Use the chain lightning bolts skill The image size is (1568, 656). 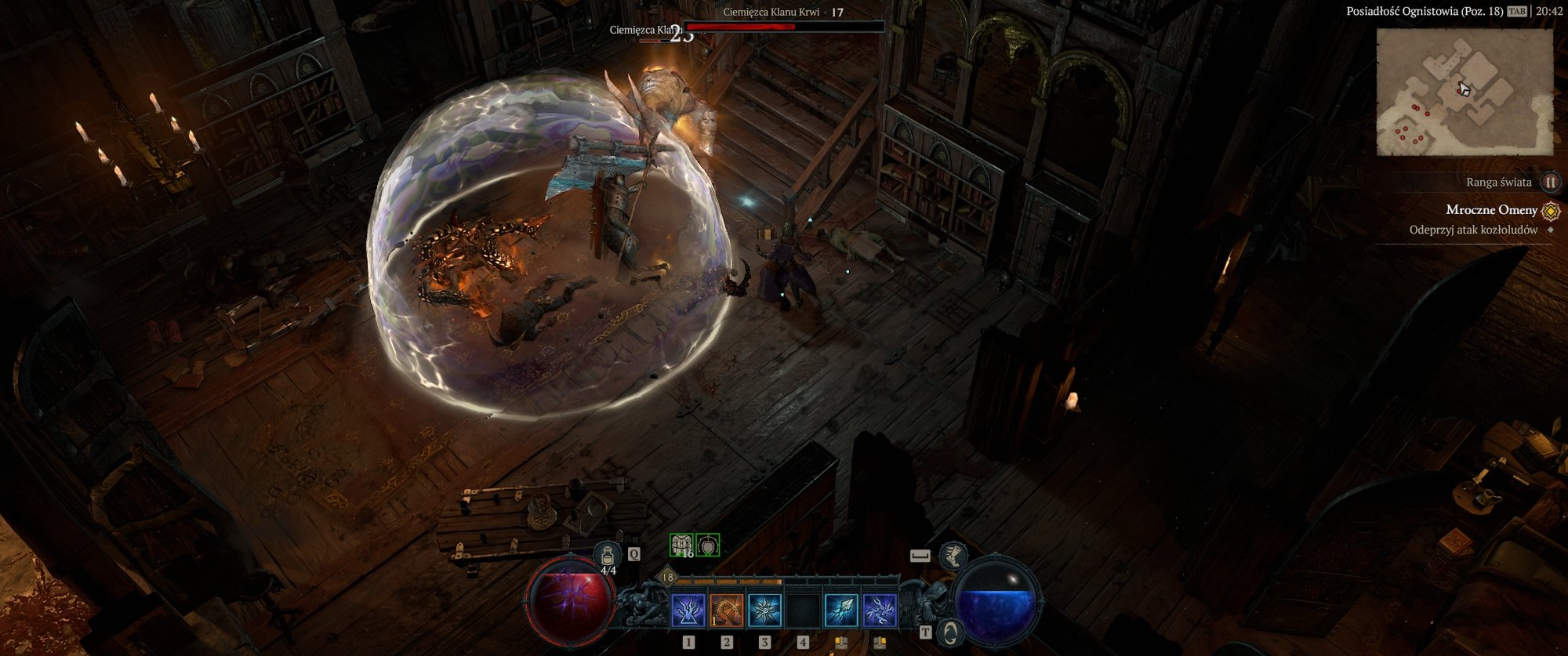[879, 611]
